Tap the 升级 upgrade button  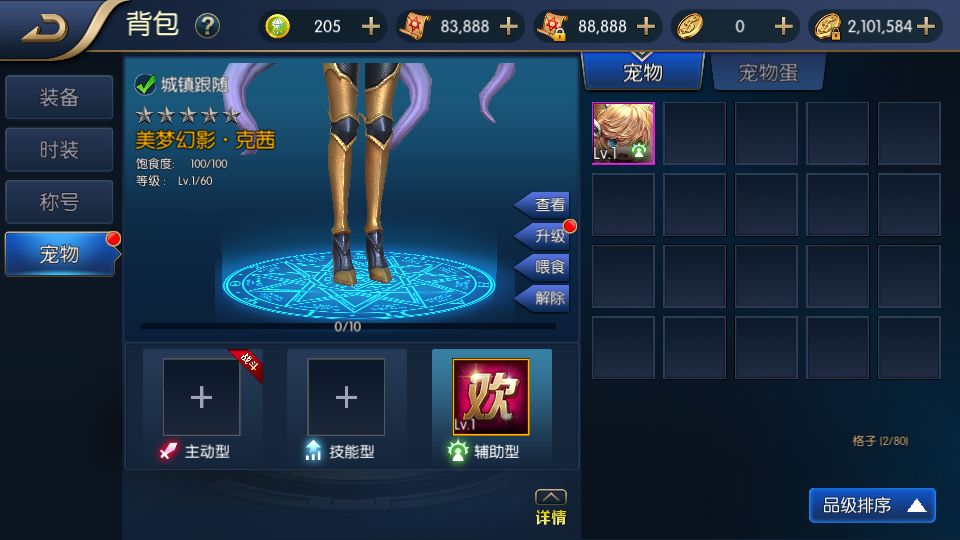coord(545,236)
